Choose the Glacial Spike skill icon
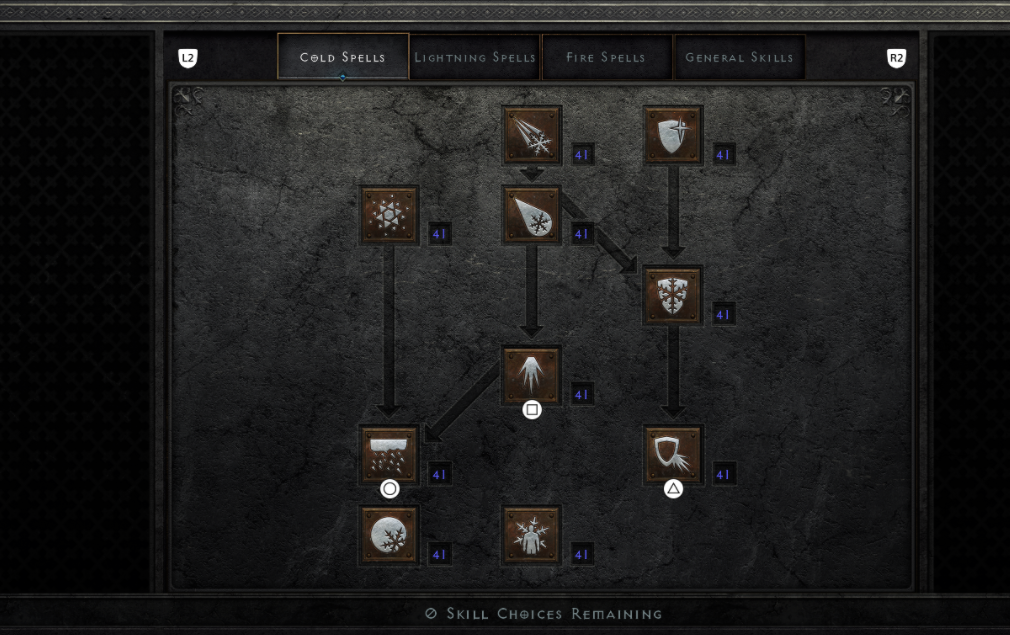Screen dimensions: 1010x635 click(532, 375)
